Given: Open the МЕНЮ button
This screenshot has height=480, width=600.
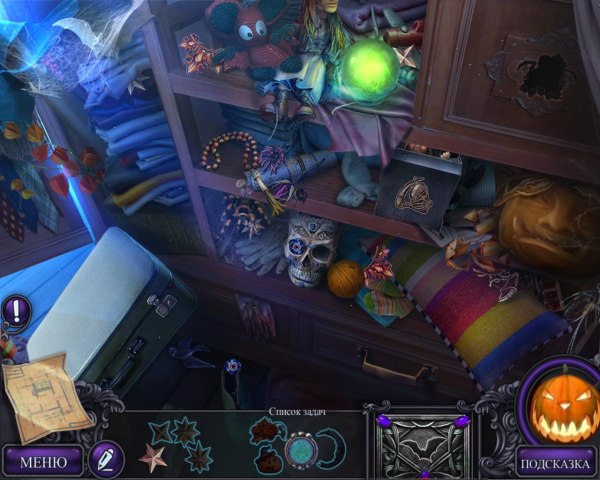Looking at the screenshot, I should pos(42,461).
